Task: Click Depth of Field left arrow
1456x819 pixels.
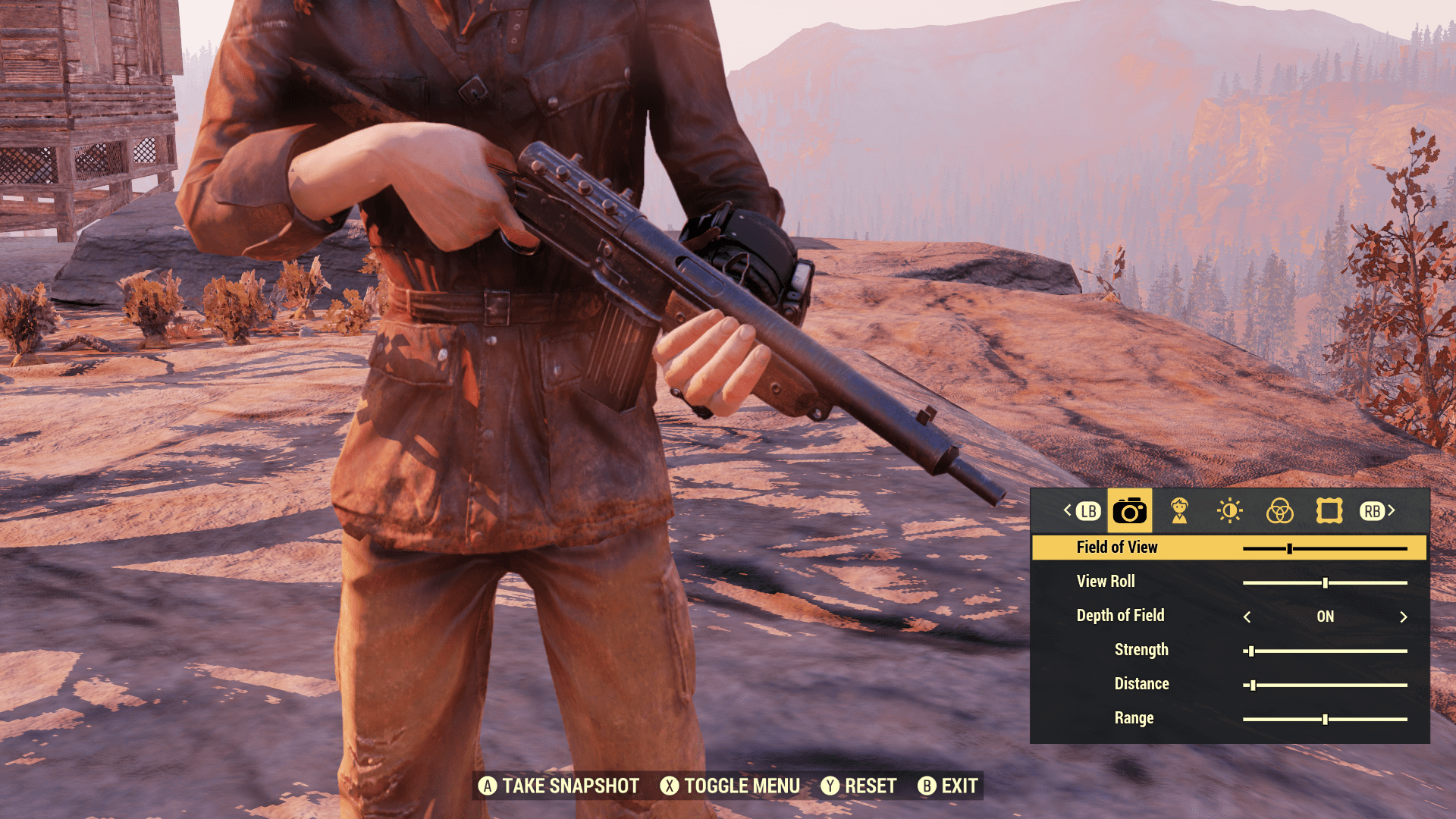Action: coord(1247,617)
